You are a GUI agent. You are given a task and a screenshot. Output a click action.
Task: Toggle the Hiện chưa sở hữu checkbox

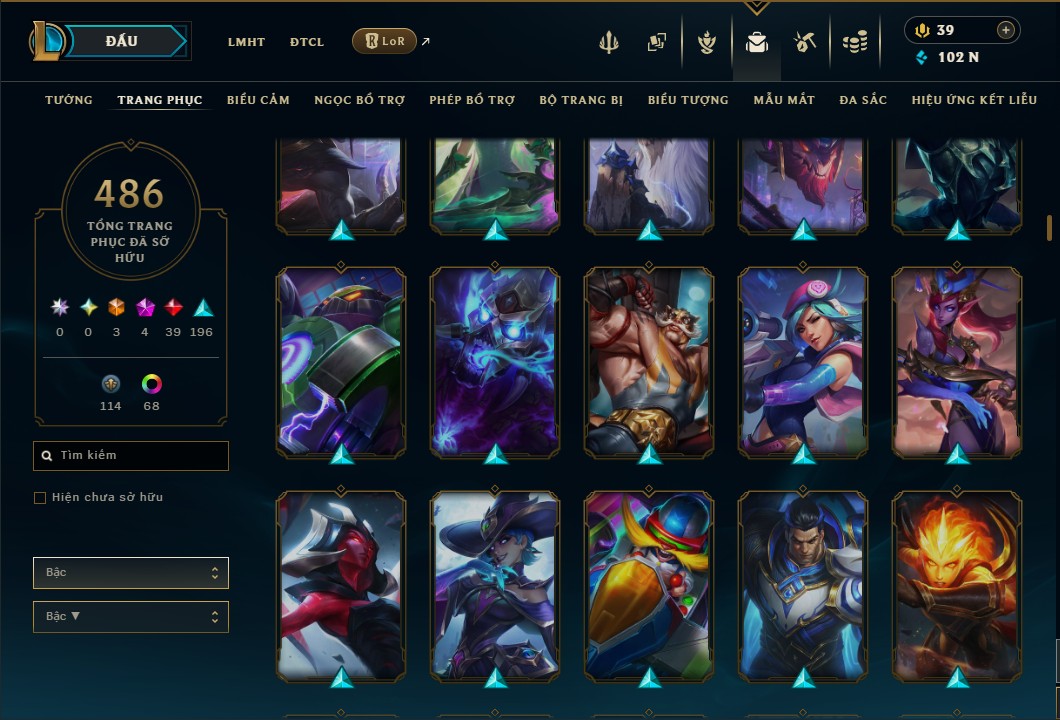click(40, 498)
